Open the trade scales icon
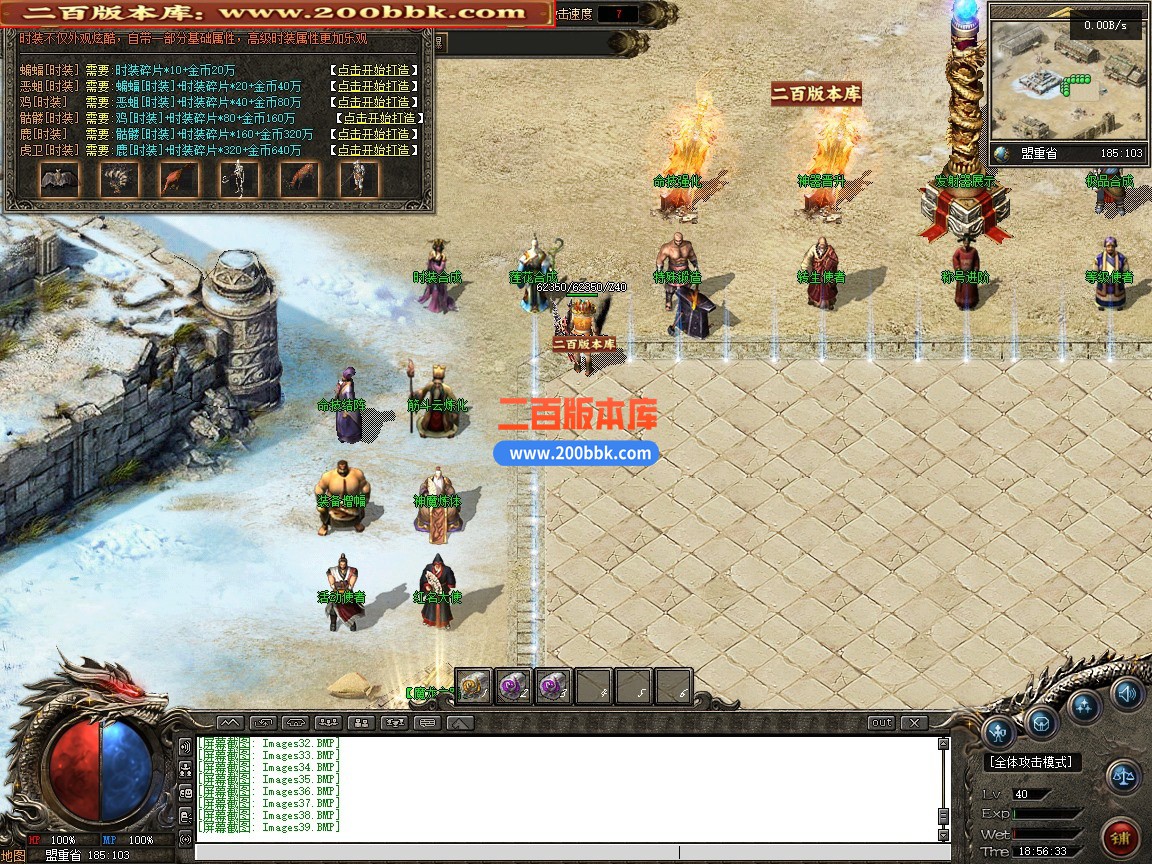Image resolution: width=1152 pixels, height=864 pixels. (x=1124, y=776)
